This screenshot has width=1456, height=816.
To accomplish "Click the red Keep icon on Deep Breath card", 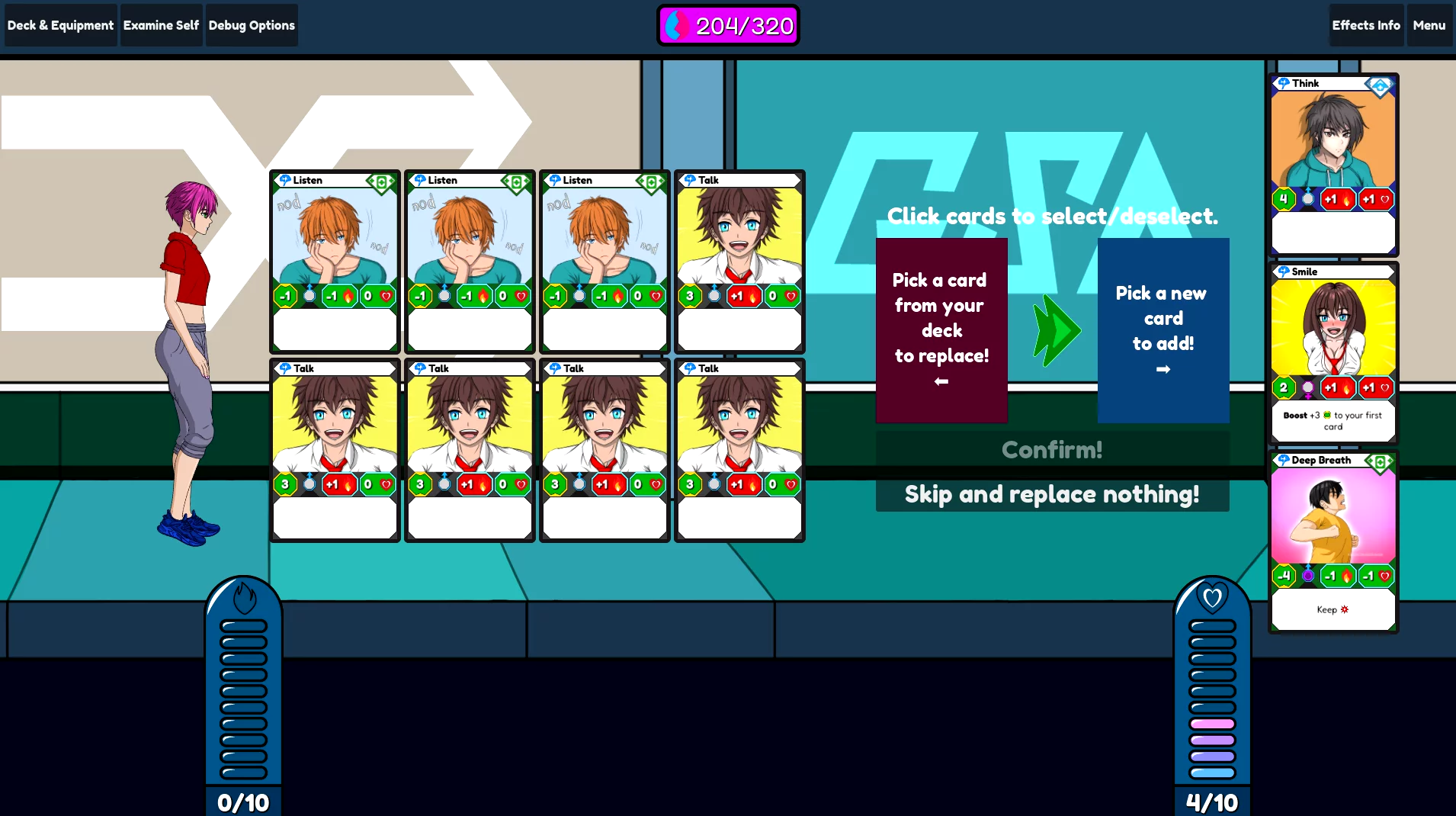I will point(1344,609).
